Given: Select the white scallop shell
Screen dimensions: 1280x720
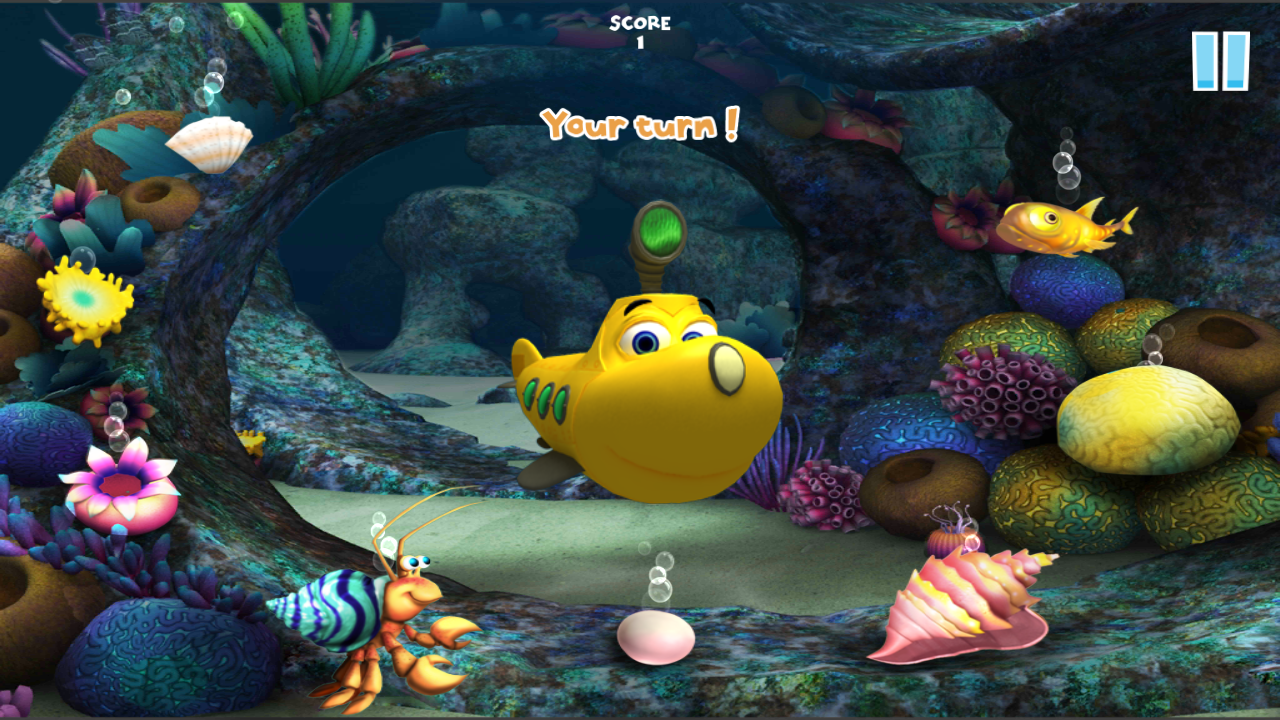Looking at the screenshot, I should 209,144.
